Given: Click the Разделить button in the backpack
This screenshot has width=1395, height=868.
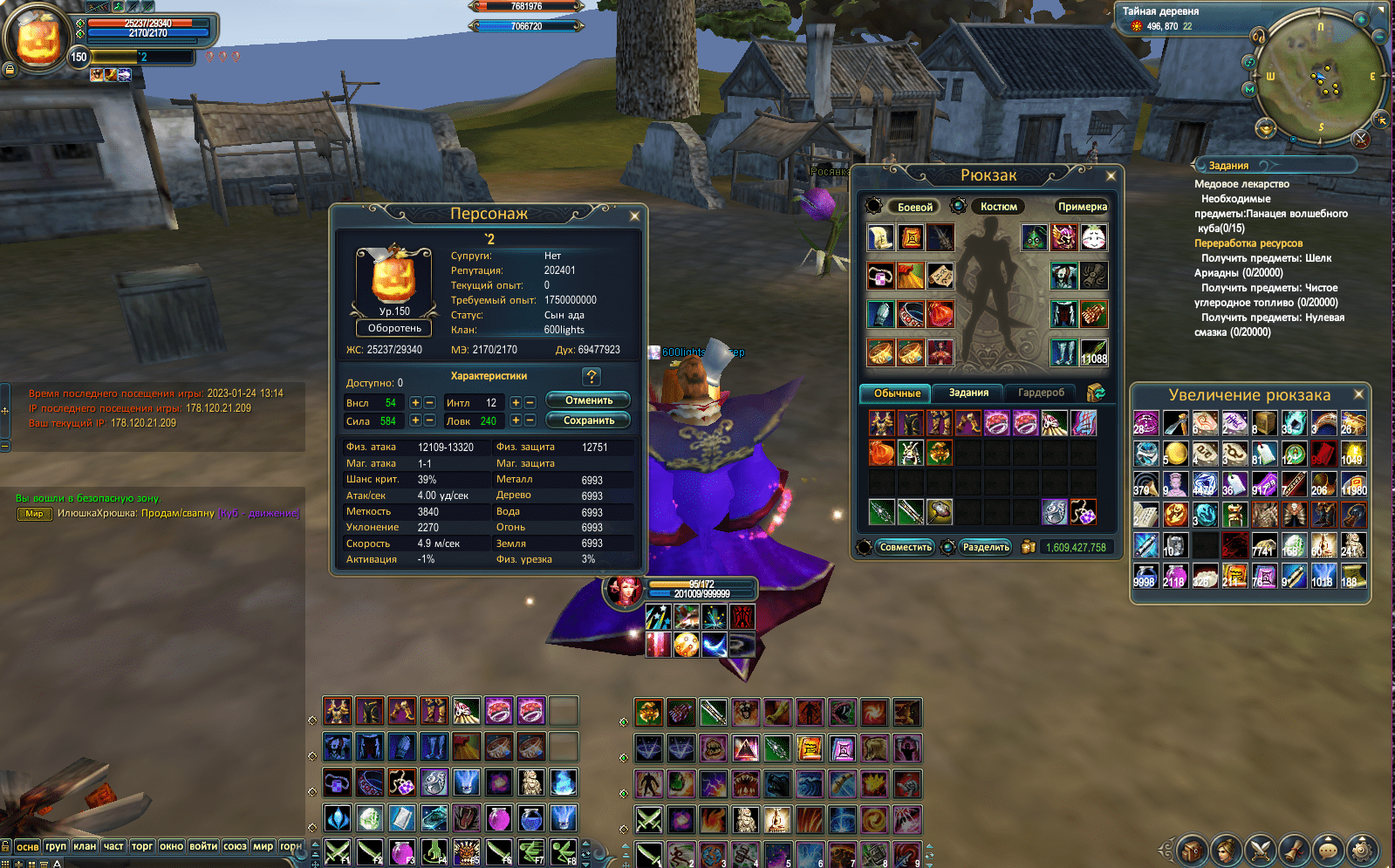Looking at the screenshot, I should pos(986,547).
